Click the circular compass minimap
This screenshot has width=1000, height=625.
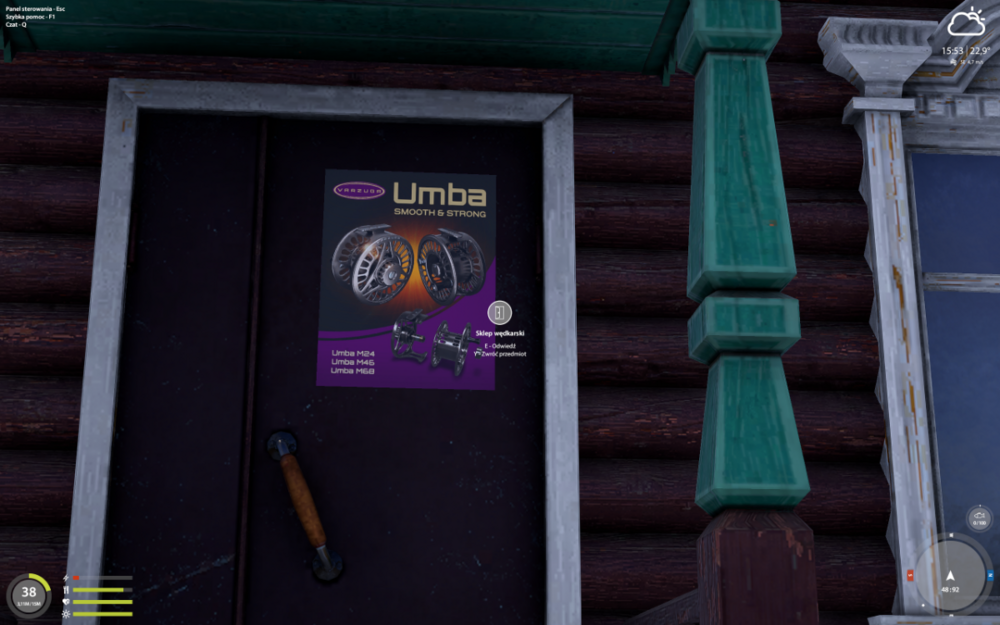pyautogui.click(x=950, y=577)
